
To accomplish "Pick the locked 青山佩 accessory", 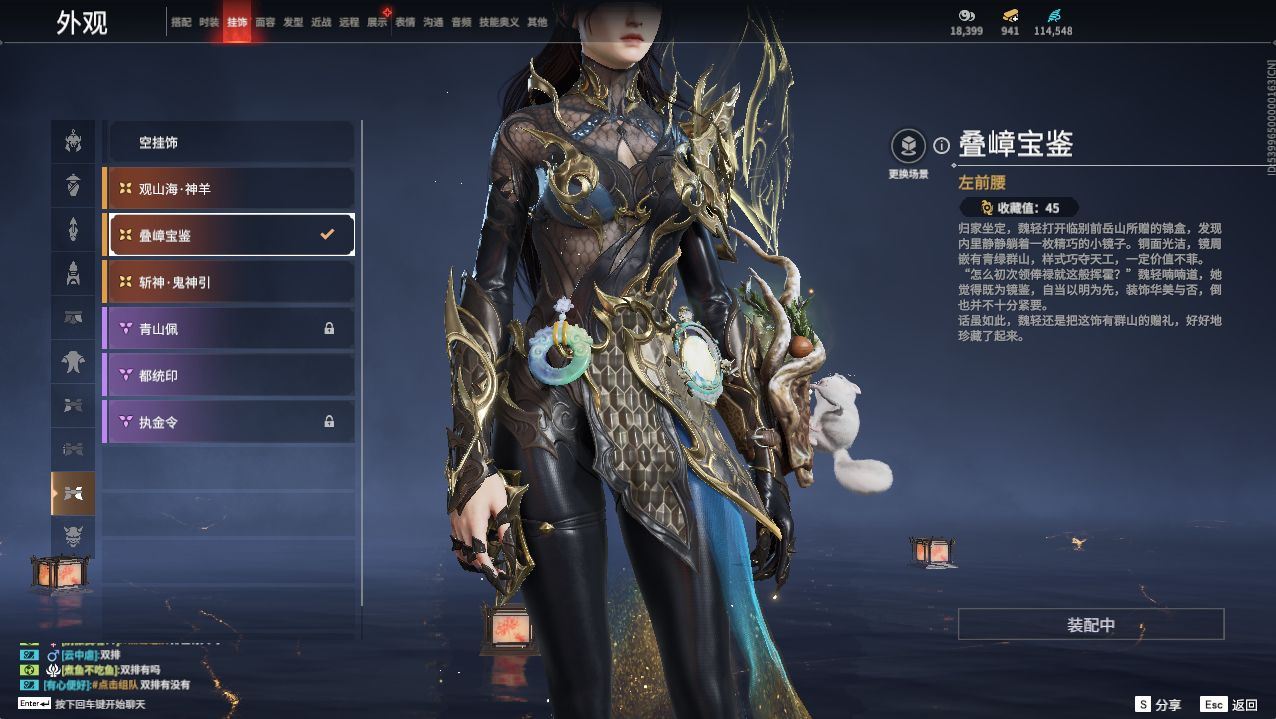I will coord(230,328).
